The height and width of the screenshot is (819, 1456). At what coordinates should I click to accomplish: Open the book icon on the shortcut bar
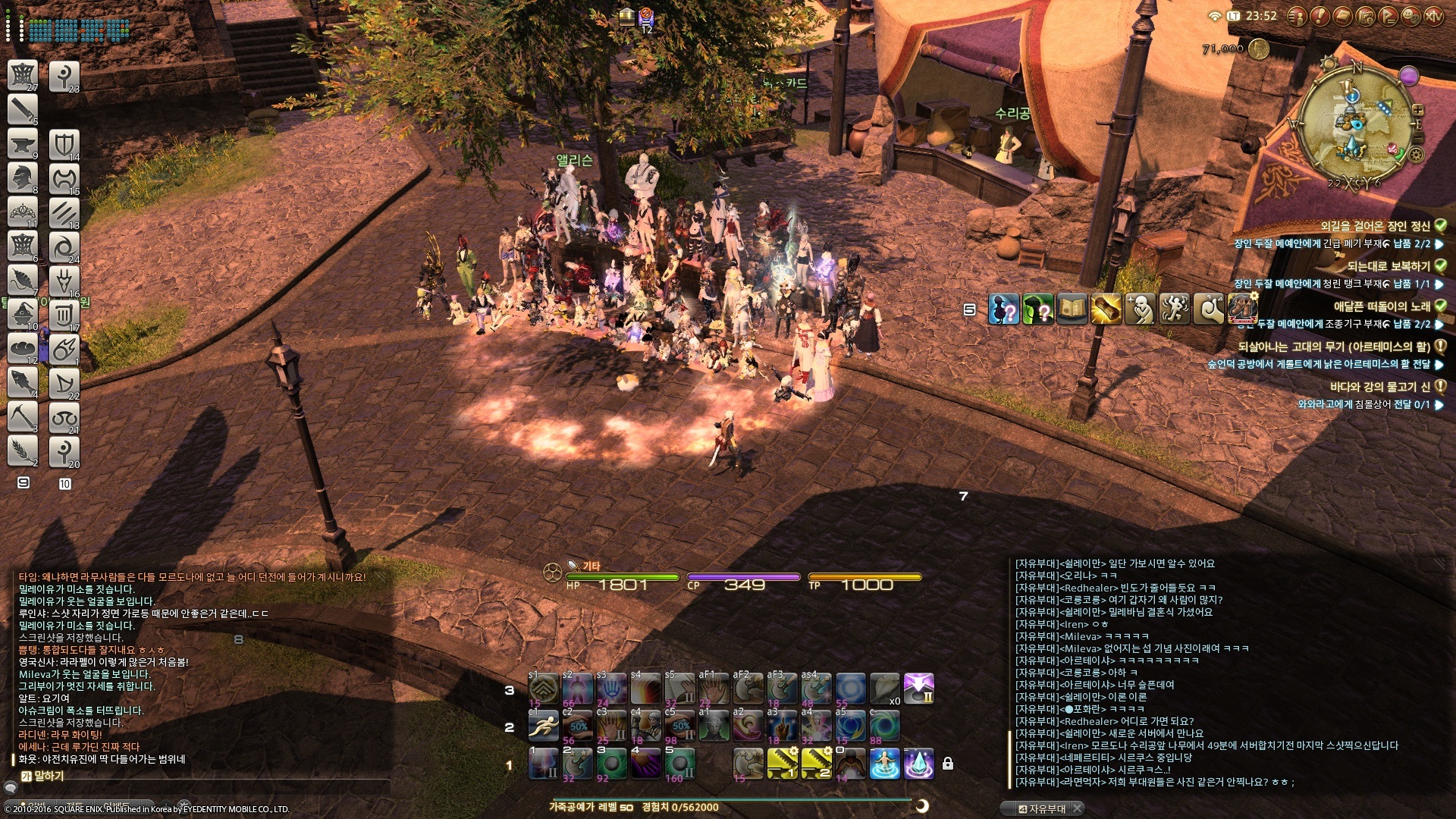pos(1072,309)
